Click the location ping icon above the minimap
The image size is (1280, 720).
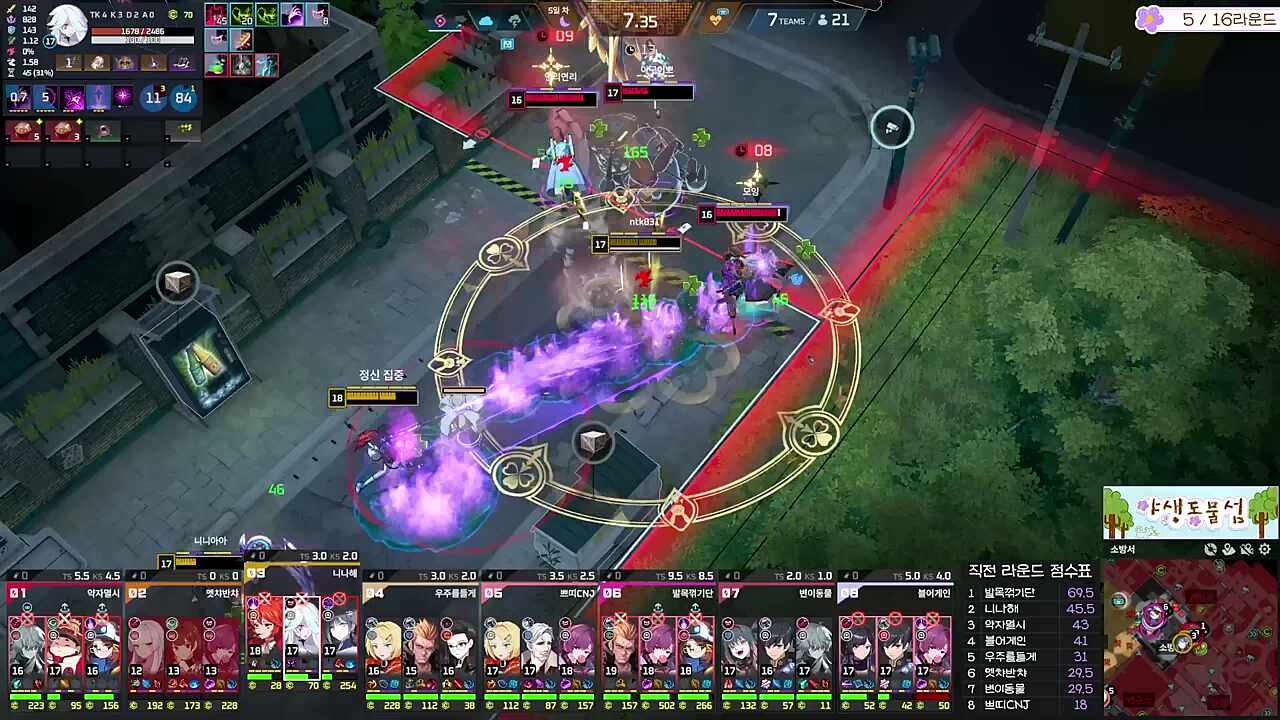point(1228,549)
